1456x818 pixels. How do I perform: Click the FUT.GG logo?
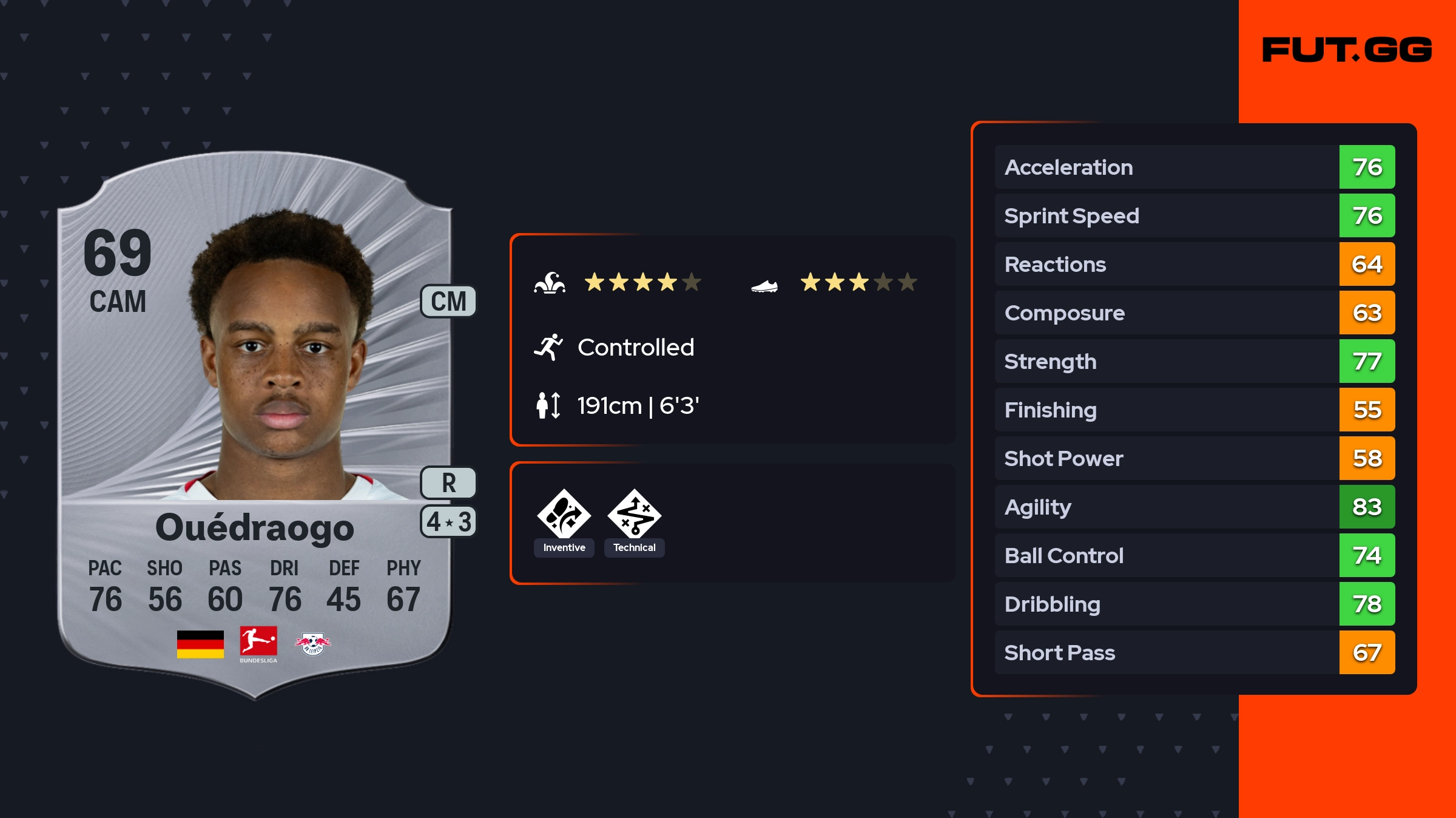pos(1347,50)
